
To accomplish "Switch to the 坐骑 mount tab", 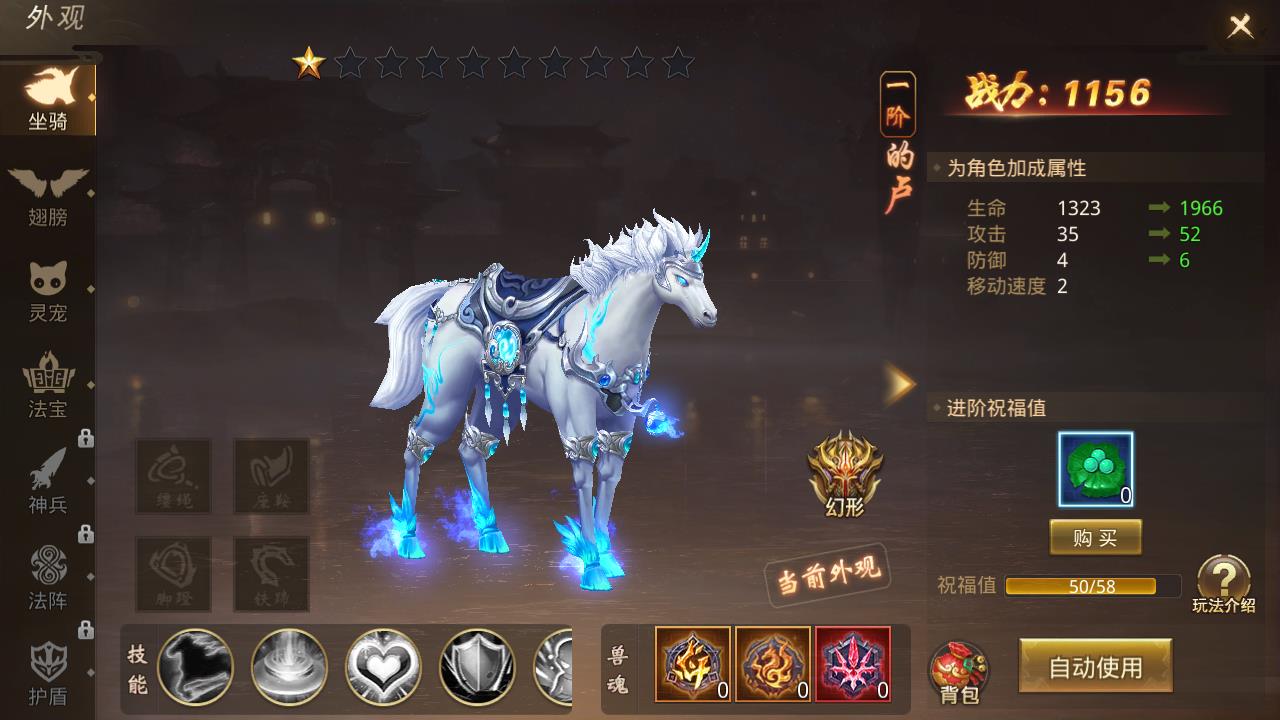I will [x=48, y=99].
